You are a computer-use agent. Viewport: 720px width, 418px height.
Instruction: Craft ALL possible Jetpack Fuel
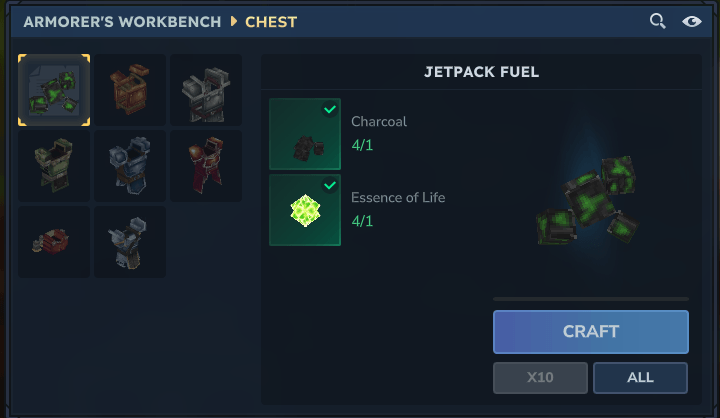pyautogui.click(x=640, y=378)
